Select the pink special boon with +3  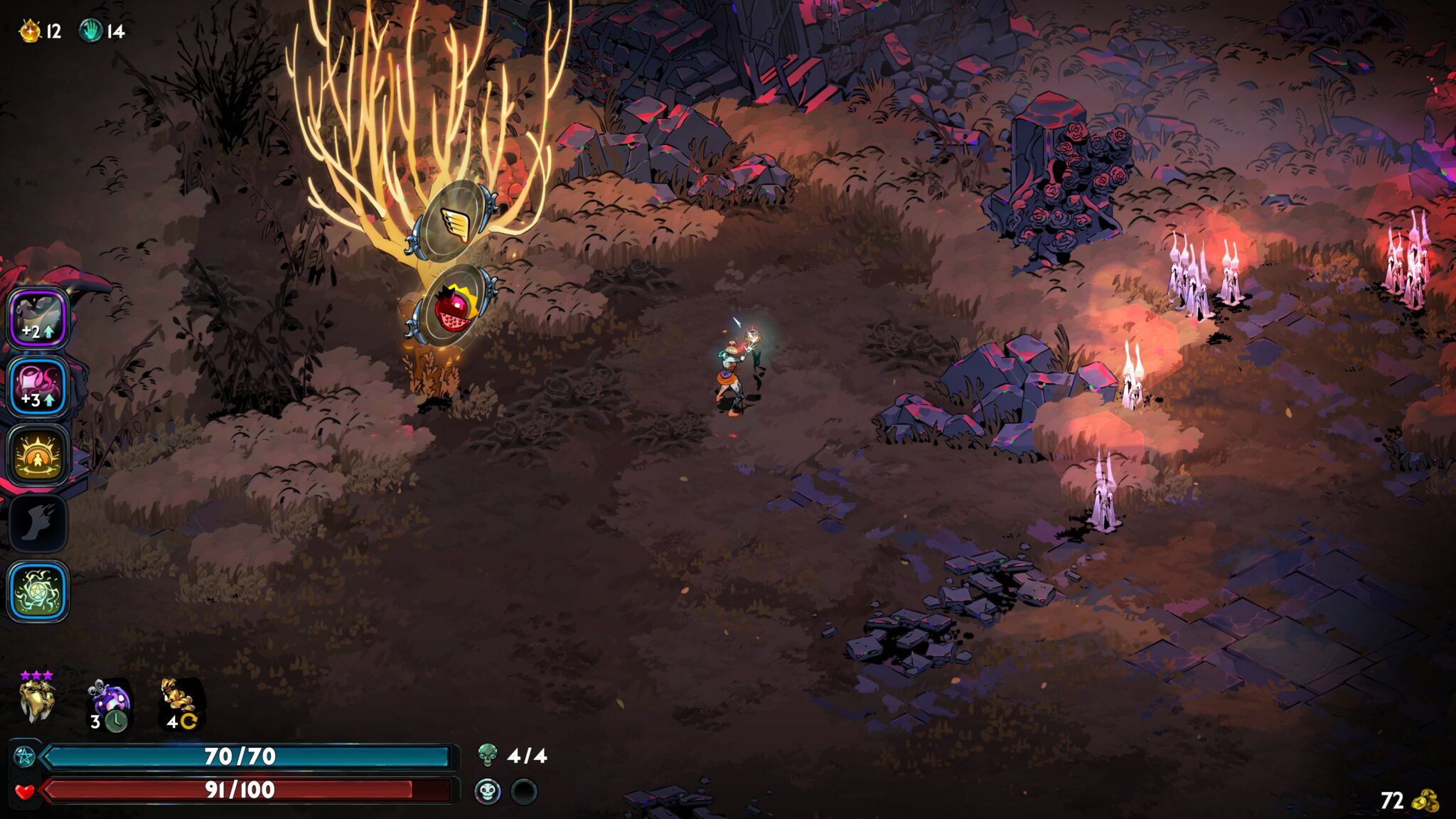point(38,387)
